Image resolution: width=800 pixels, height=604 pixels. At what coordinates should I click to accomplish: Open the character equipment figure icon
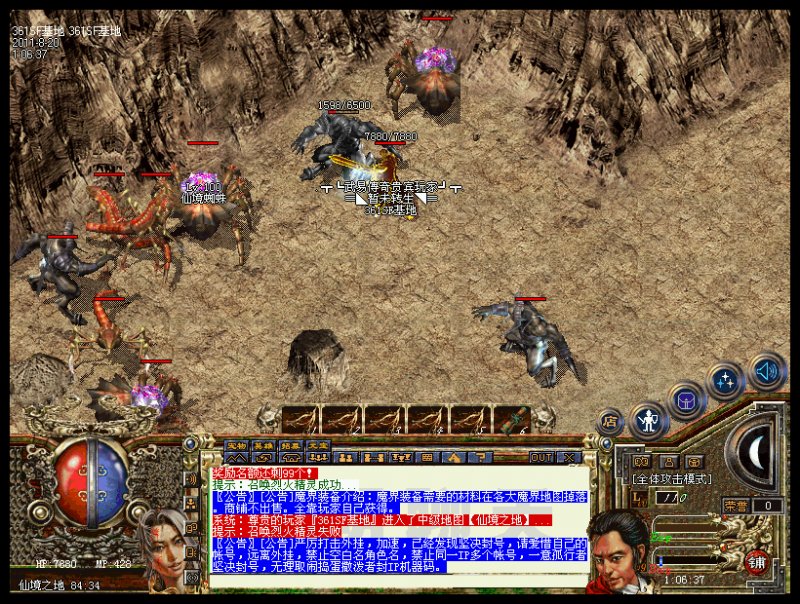(x=649, y=419)
